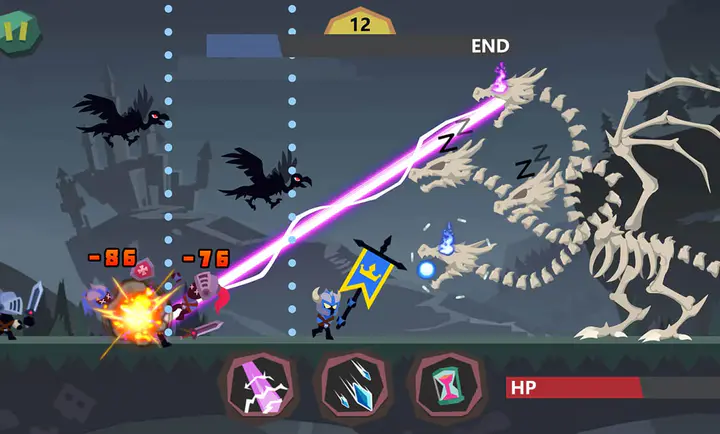
Task: Pause the game with the green button
Action: [x=16, y=31]
